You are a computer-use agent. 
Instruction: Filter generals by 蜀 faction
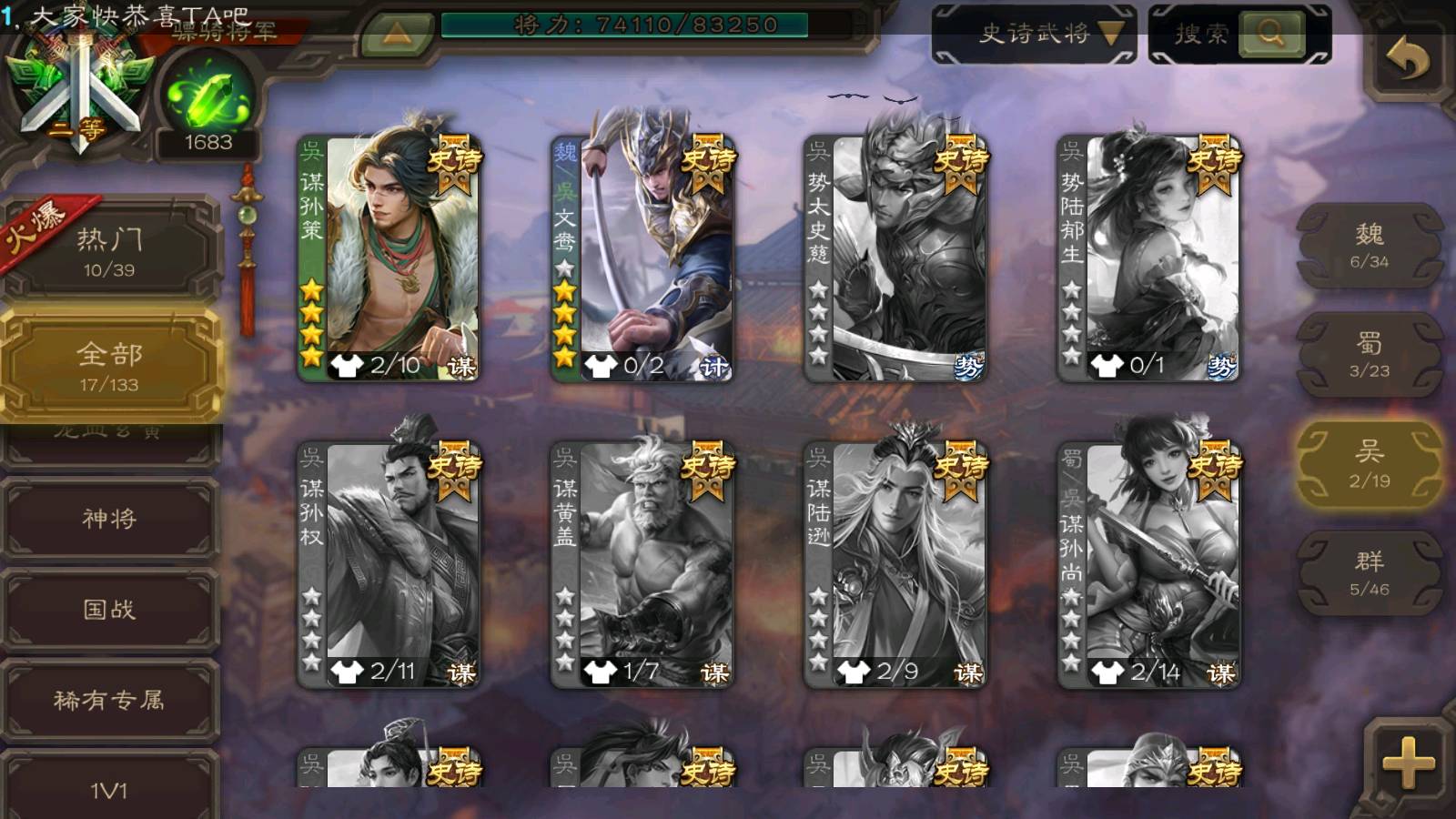1369,355
